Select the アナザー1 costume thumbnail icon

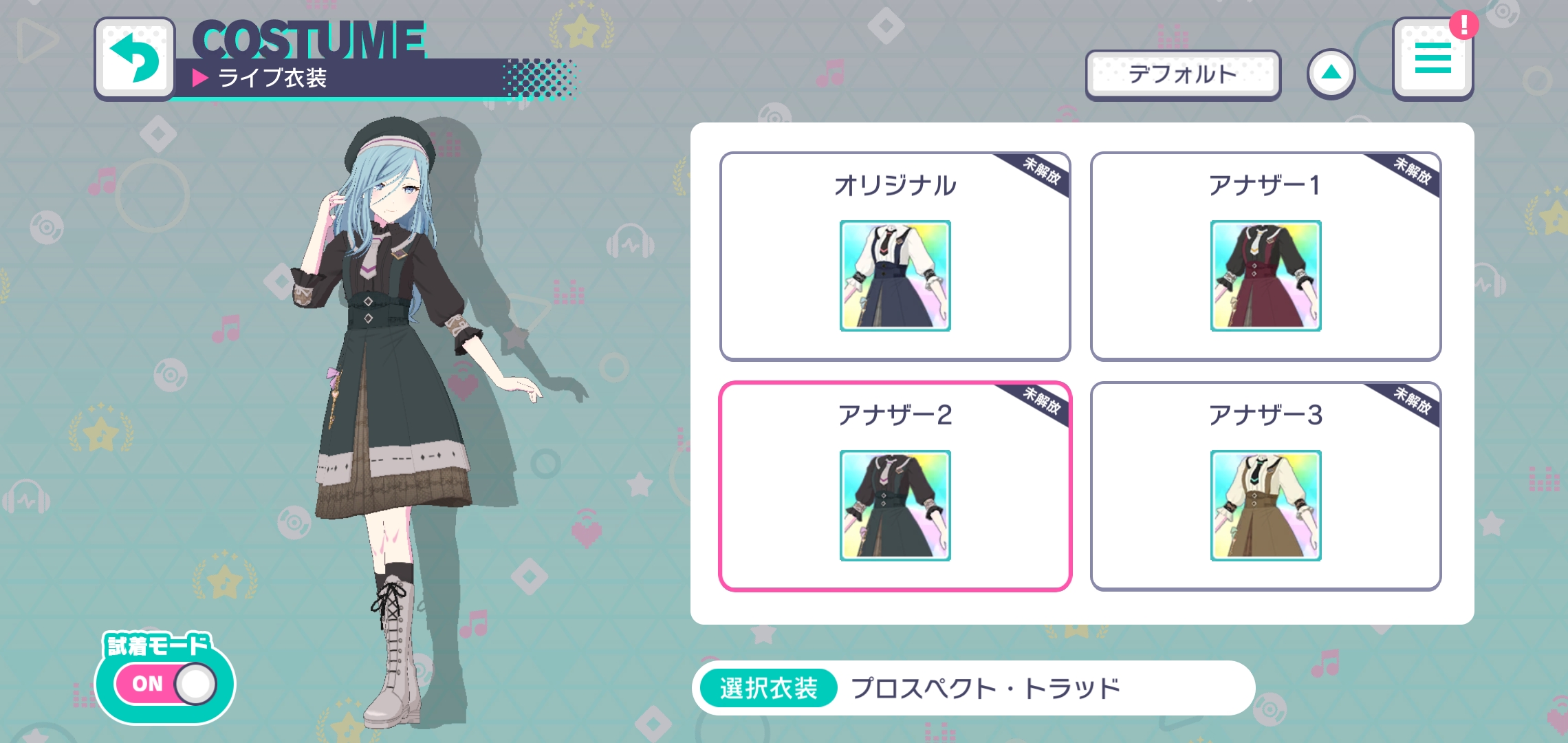pyautogui.click(x=1265, y=276)
